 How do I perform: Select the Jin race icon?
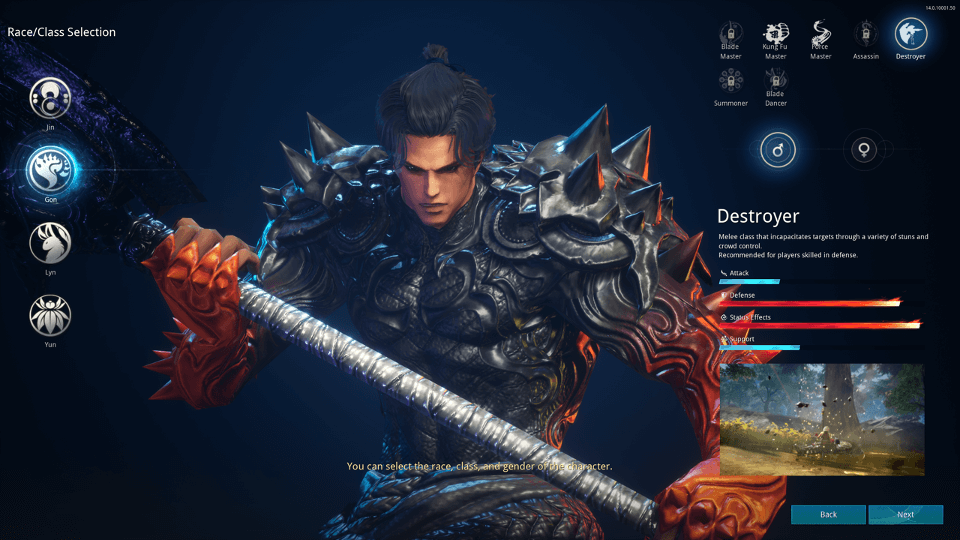(x=49, y=98)
